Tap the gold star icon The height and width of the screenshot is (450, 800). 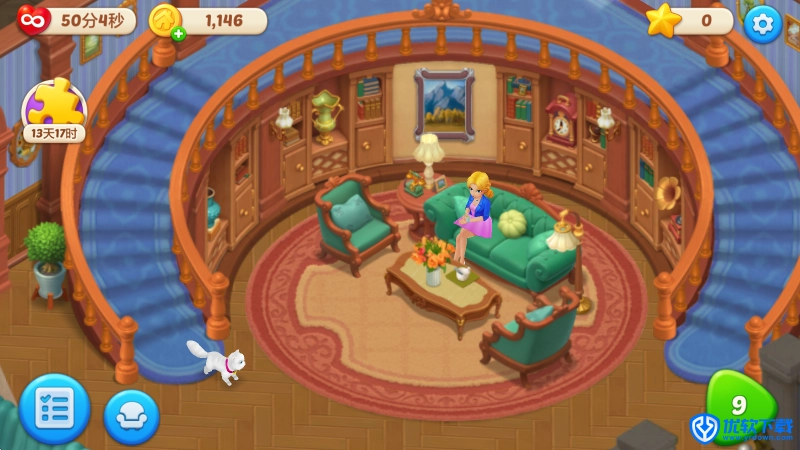coord(663,21)
